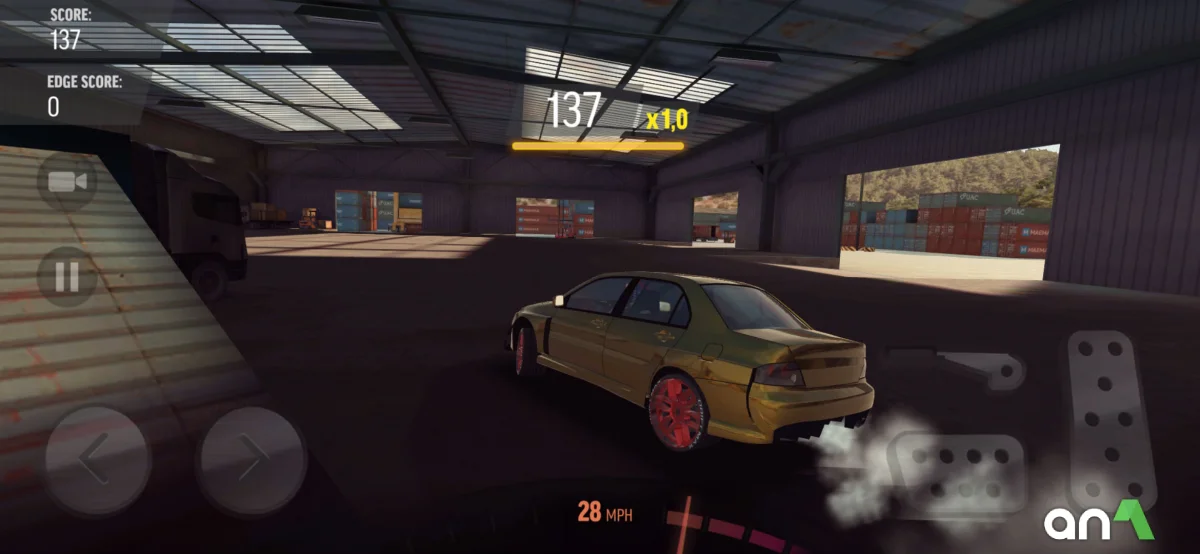Tap the steer left arrow
Viewport: 1200px width, 554px height.
97,460
